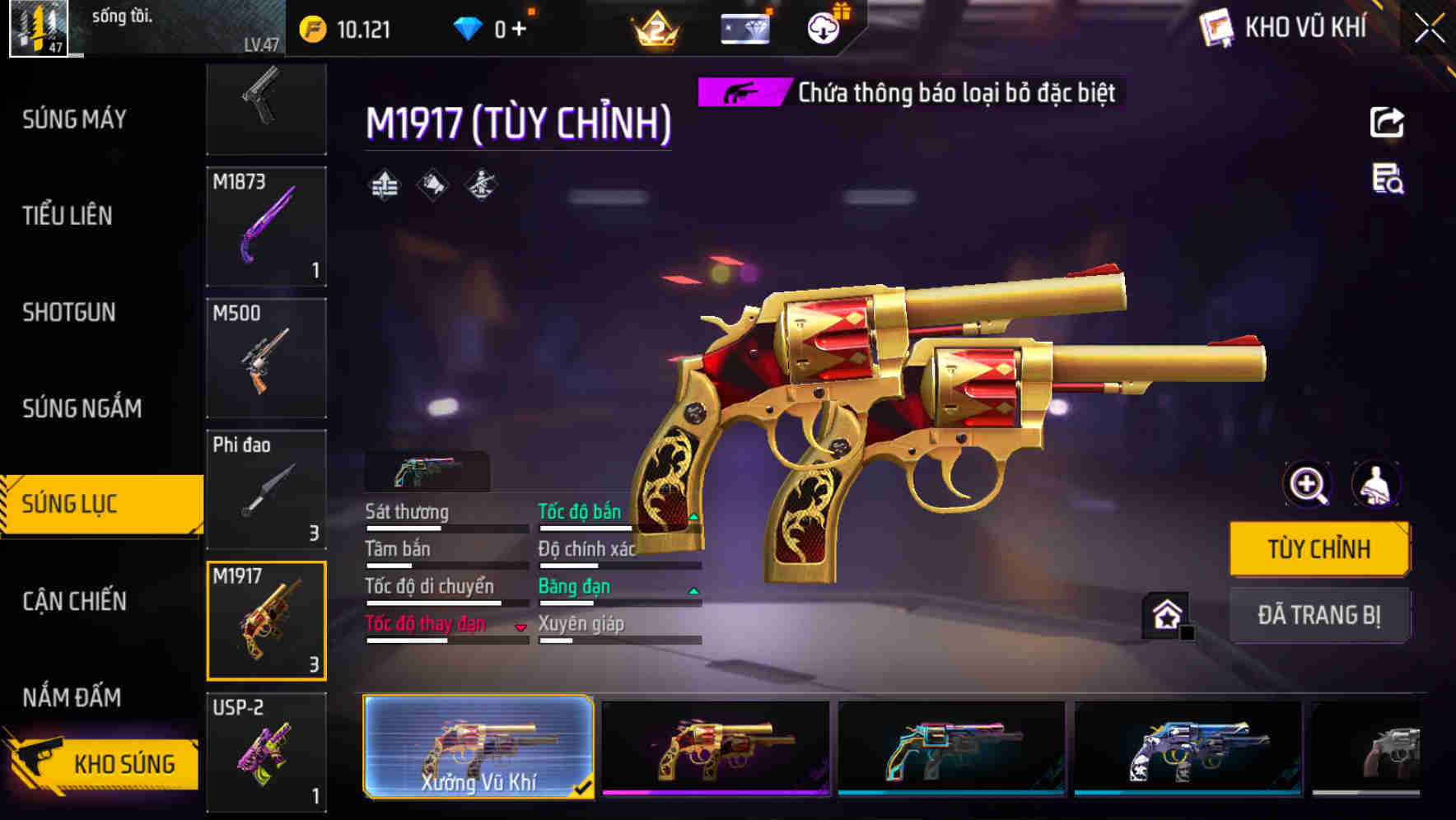Share the M1917 weapon
The height and width of the screenshot is (820, 1456).
1388,122
